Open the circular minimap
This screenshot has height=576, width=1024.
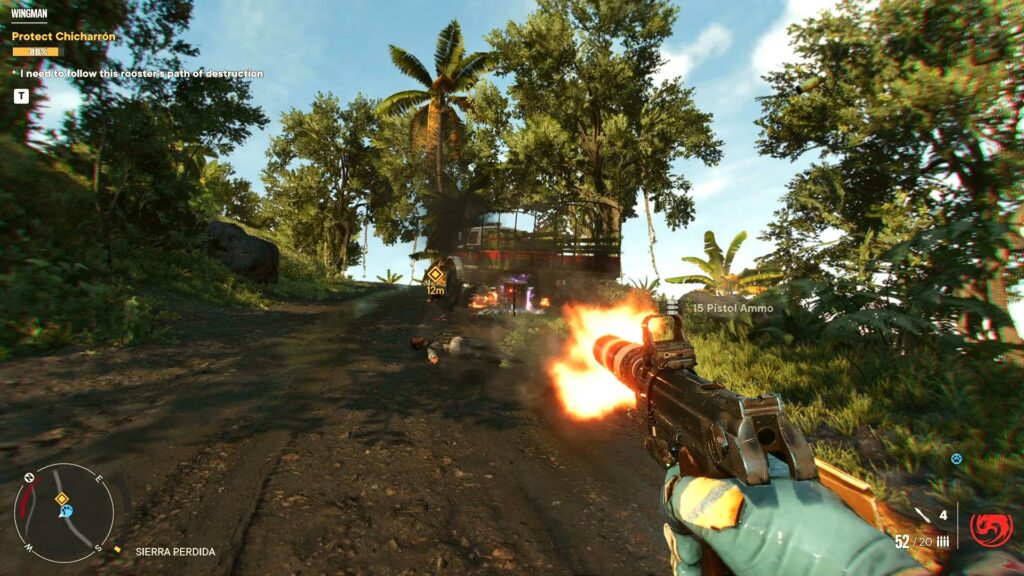click(x=58, y=513)
